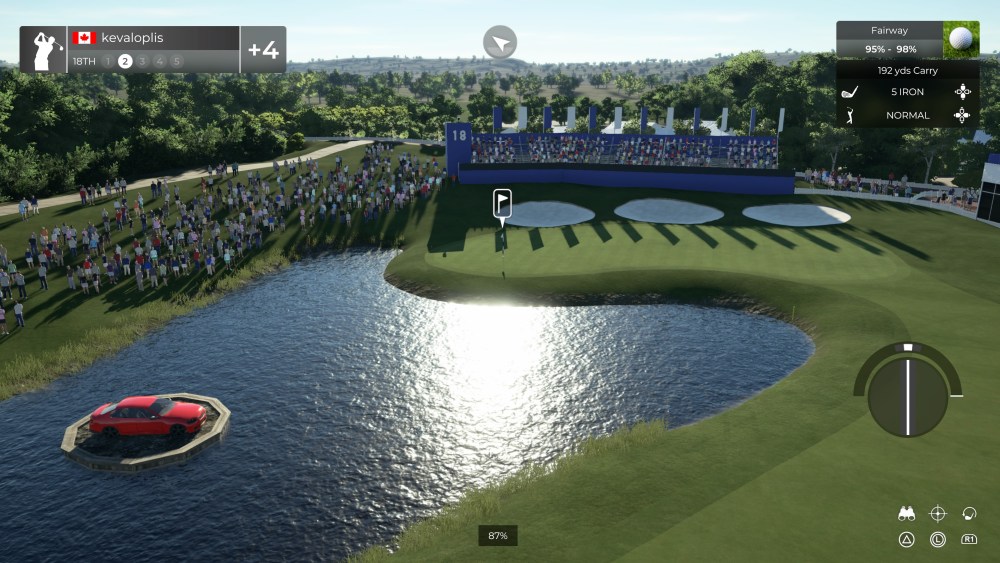1000x563 pixels.
Task: Select the 5 IRON club entry
Action: click(x=907, y=92)
